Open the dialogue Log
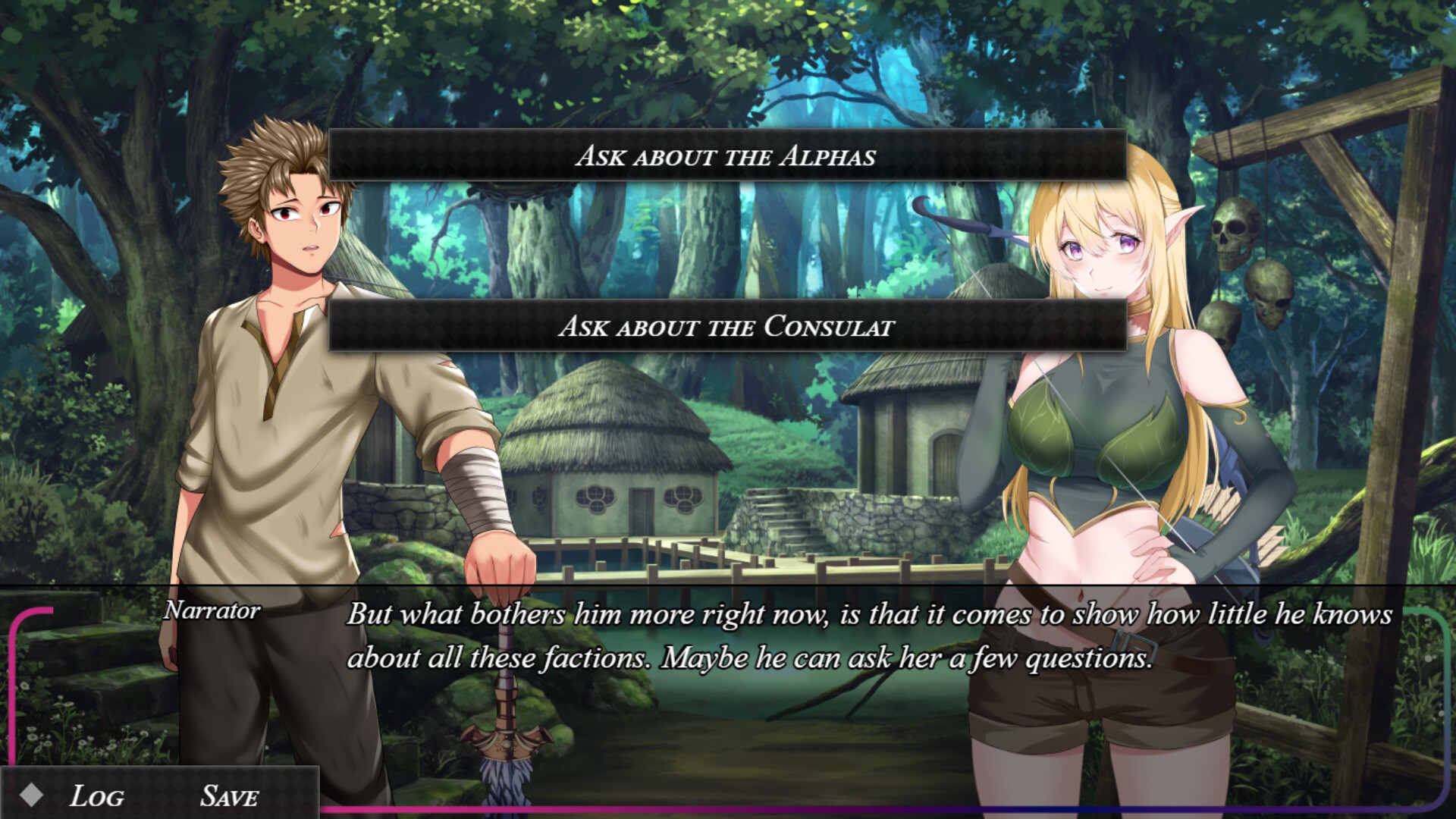Viewport: 1456px width, 819px height. [x=97, y=795]
